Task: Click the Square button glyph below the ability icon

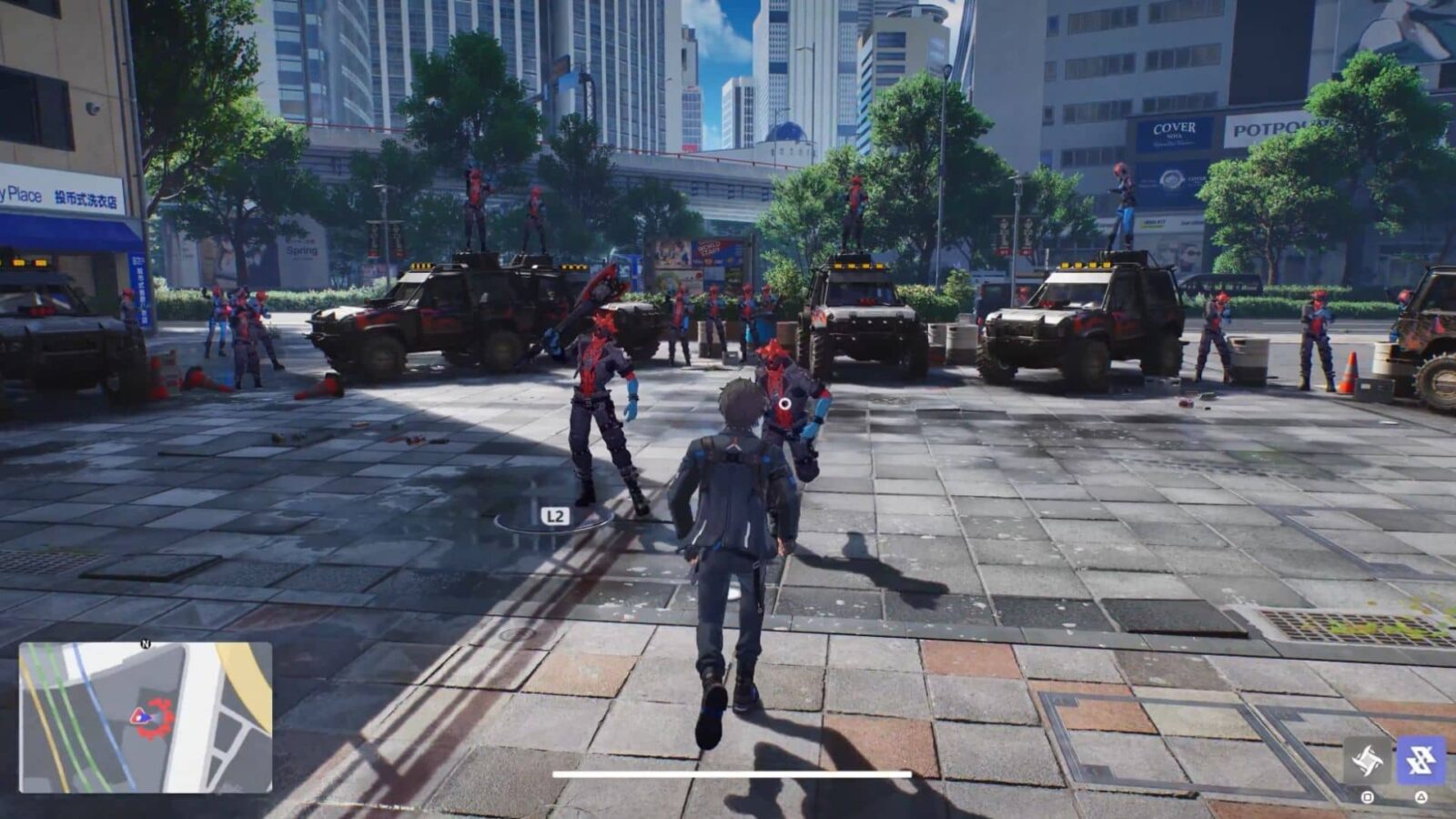Action: tap(1367, 797)
